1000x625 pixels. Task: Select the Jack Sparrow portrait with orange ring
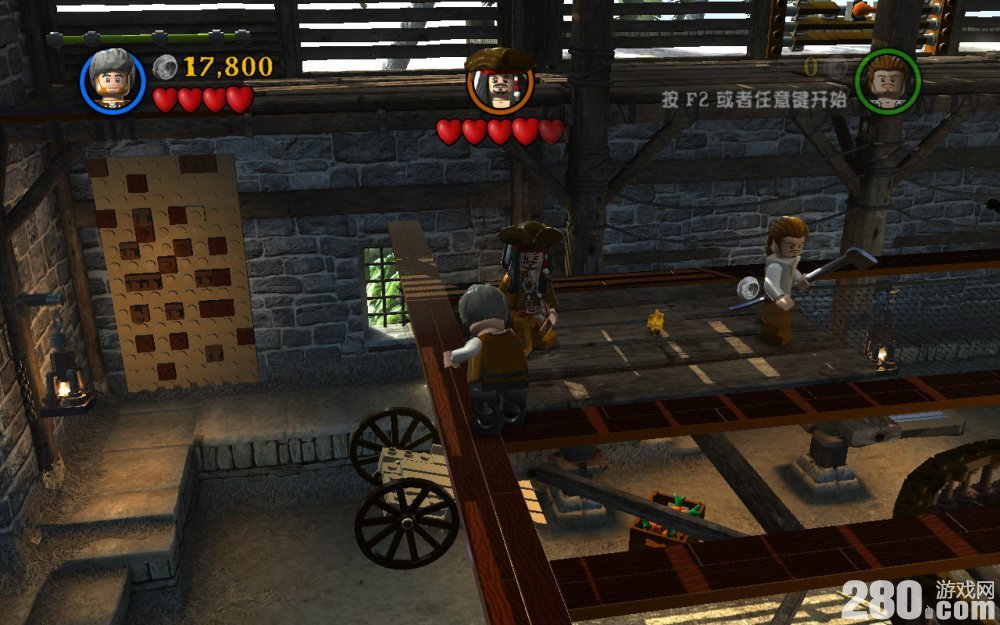500,83
